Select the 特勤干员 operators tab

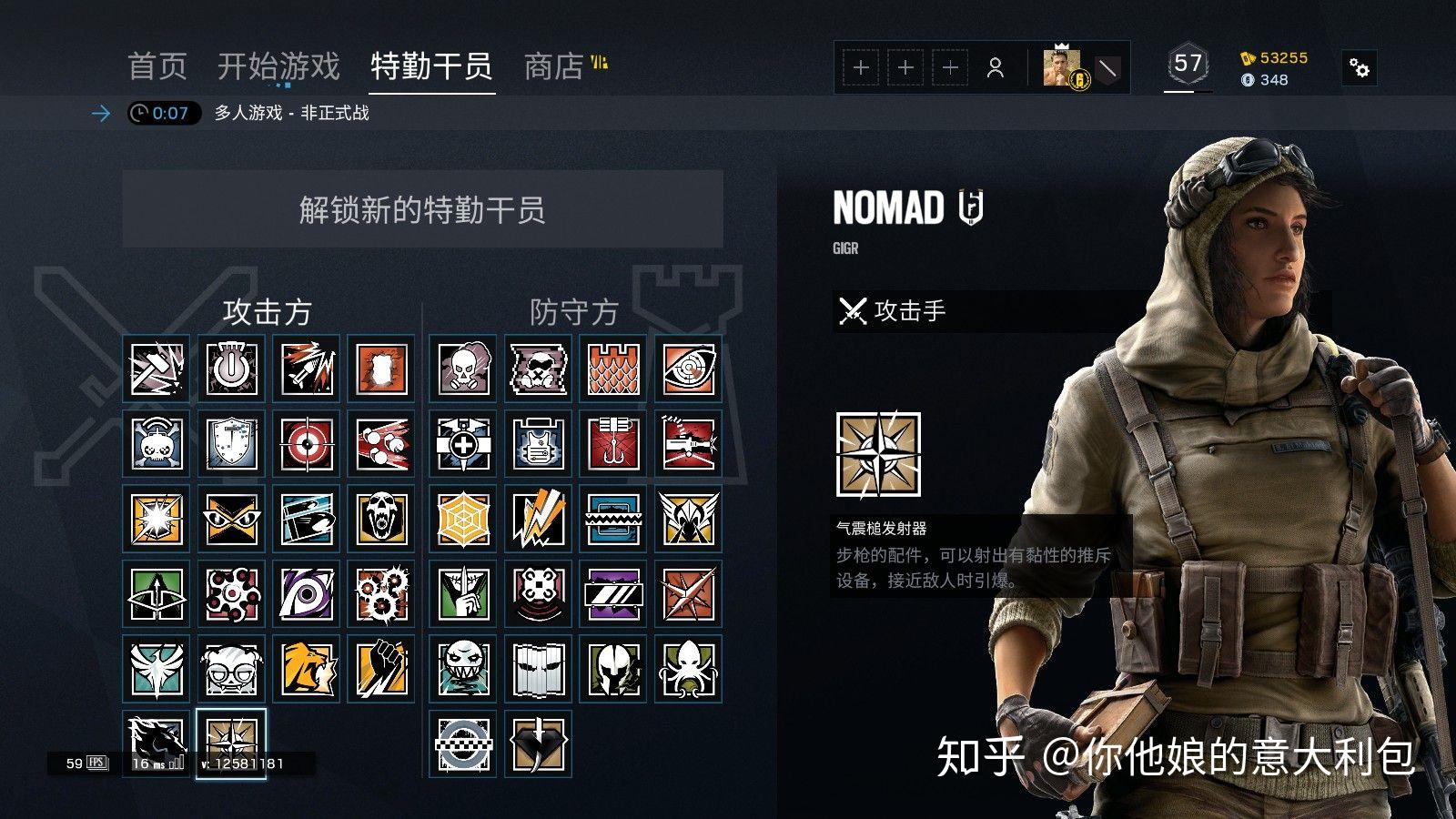click(431, 66)
